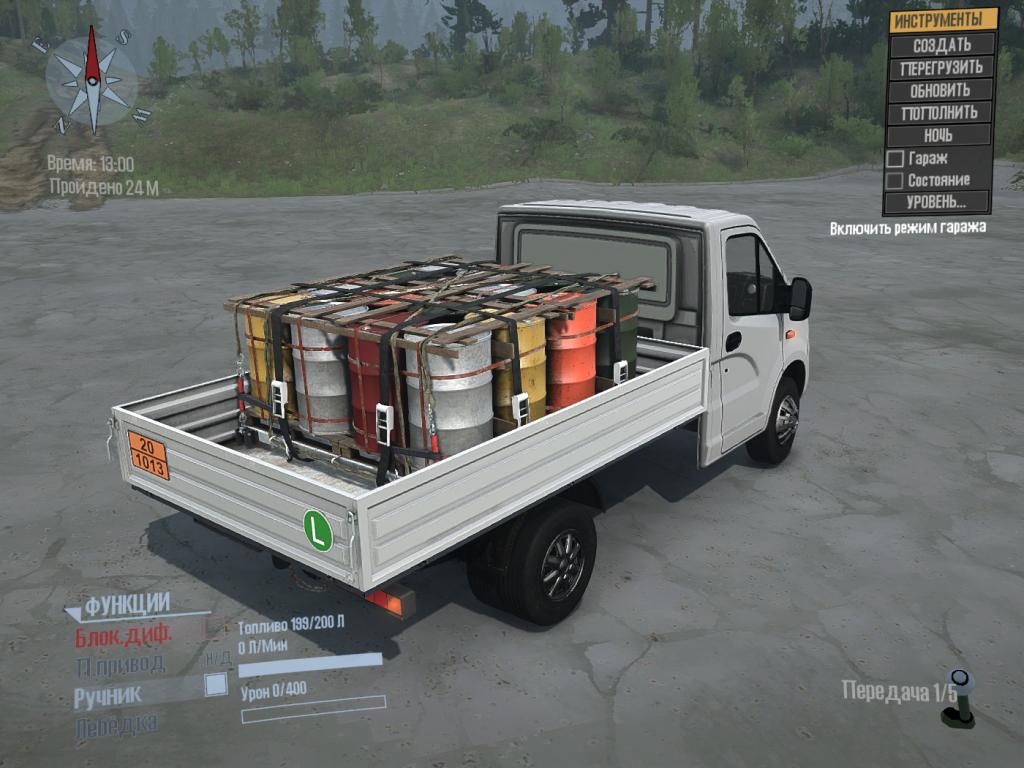The image size is (1024, 768).
Task: Enable the Гараж checkbox
Action: click(x=896, y=158)
